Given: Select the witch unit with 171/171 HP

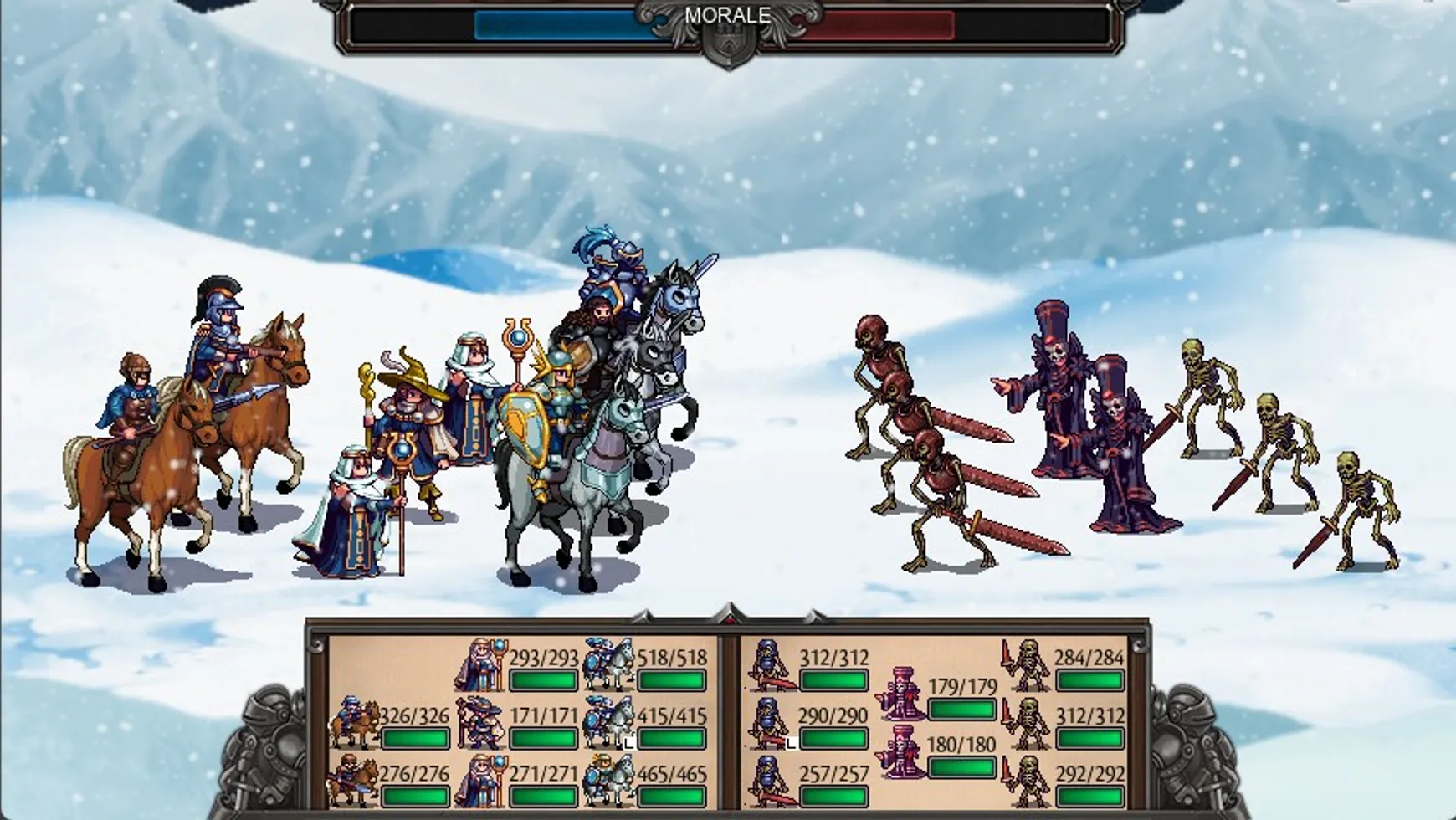Looking at the screenshot, I should point(481,724).
